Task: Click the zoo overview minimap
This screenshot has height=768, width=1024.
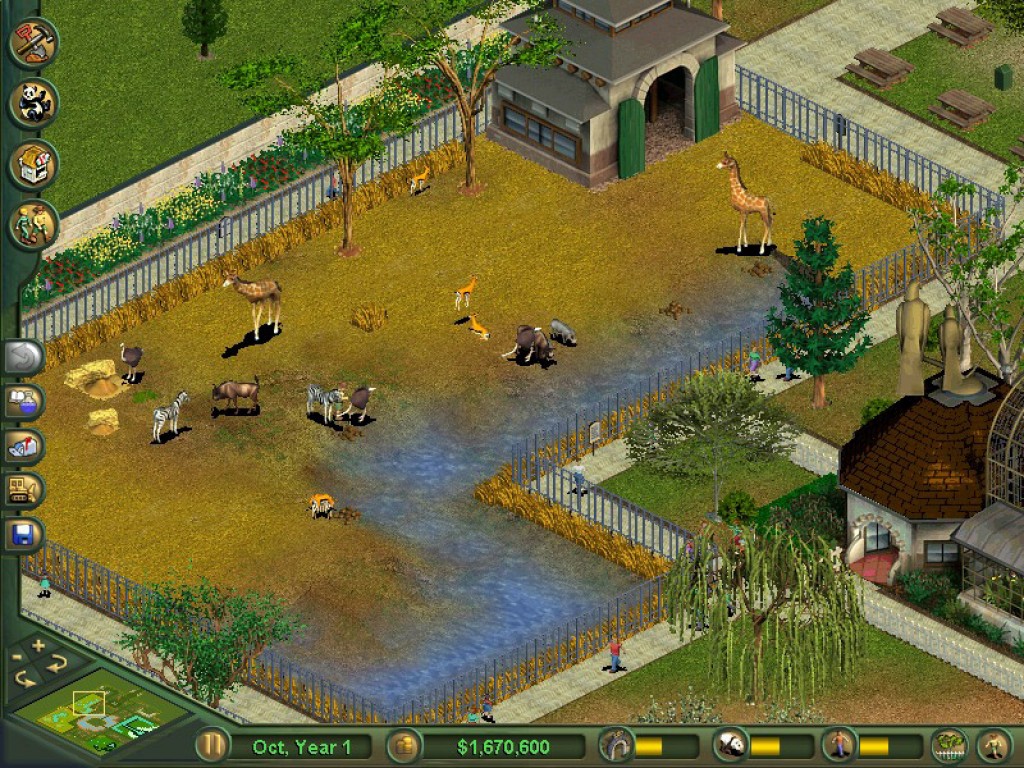Action: (100, 712)
